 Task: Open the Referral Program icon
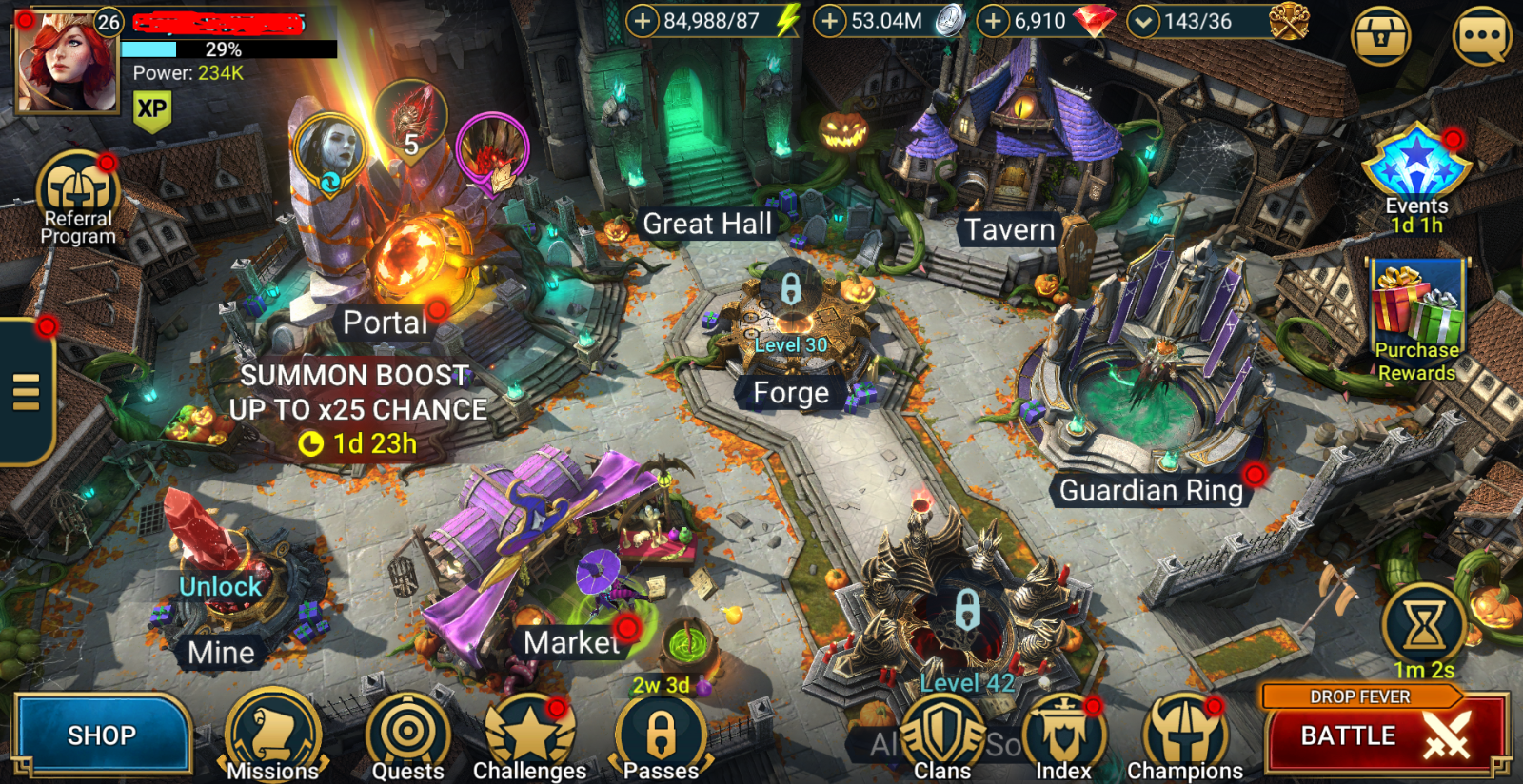pos(78,186)
